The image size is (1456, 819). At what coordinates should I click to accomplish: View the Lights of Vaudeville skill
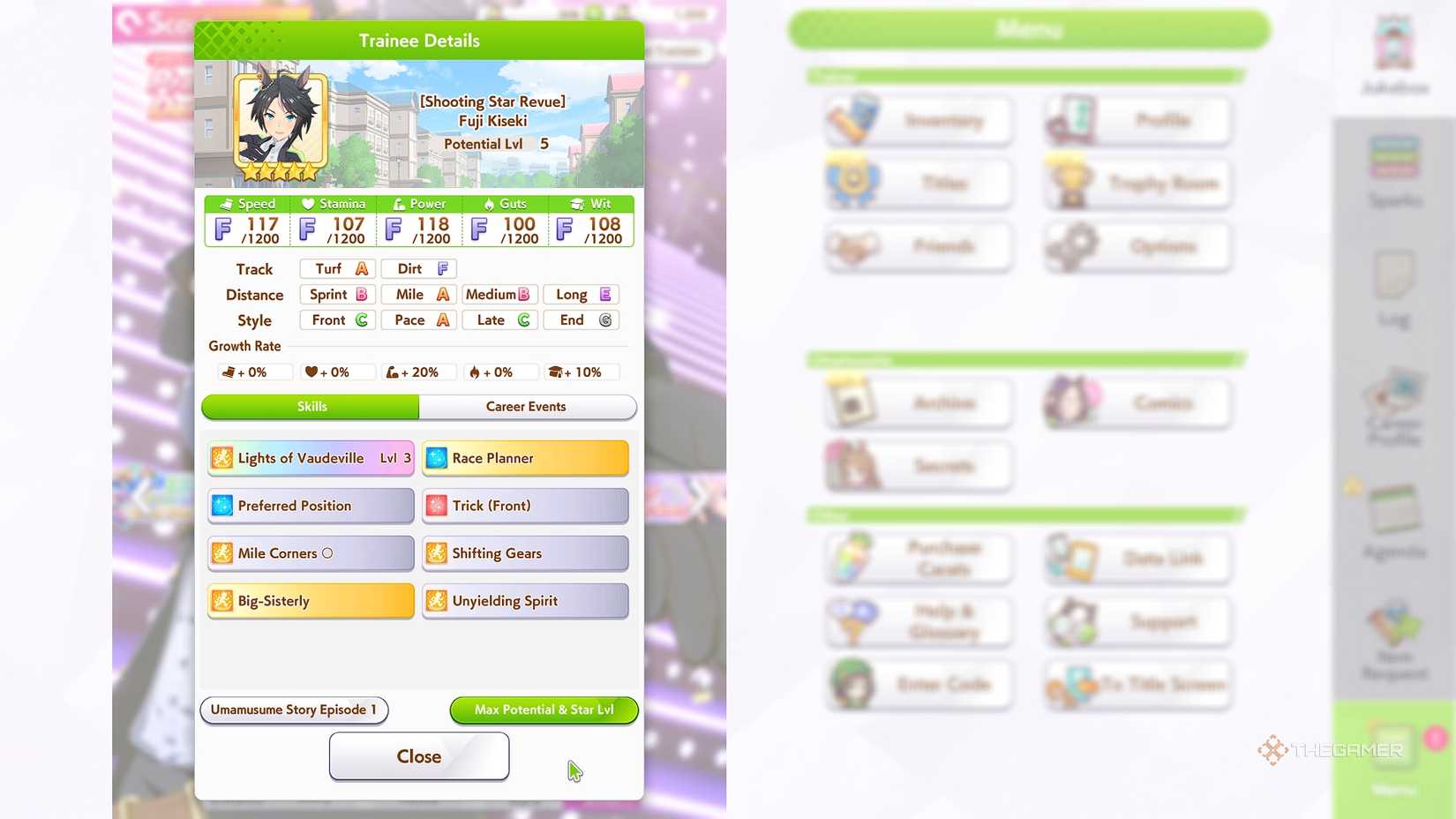(310, 458)
